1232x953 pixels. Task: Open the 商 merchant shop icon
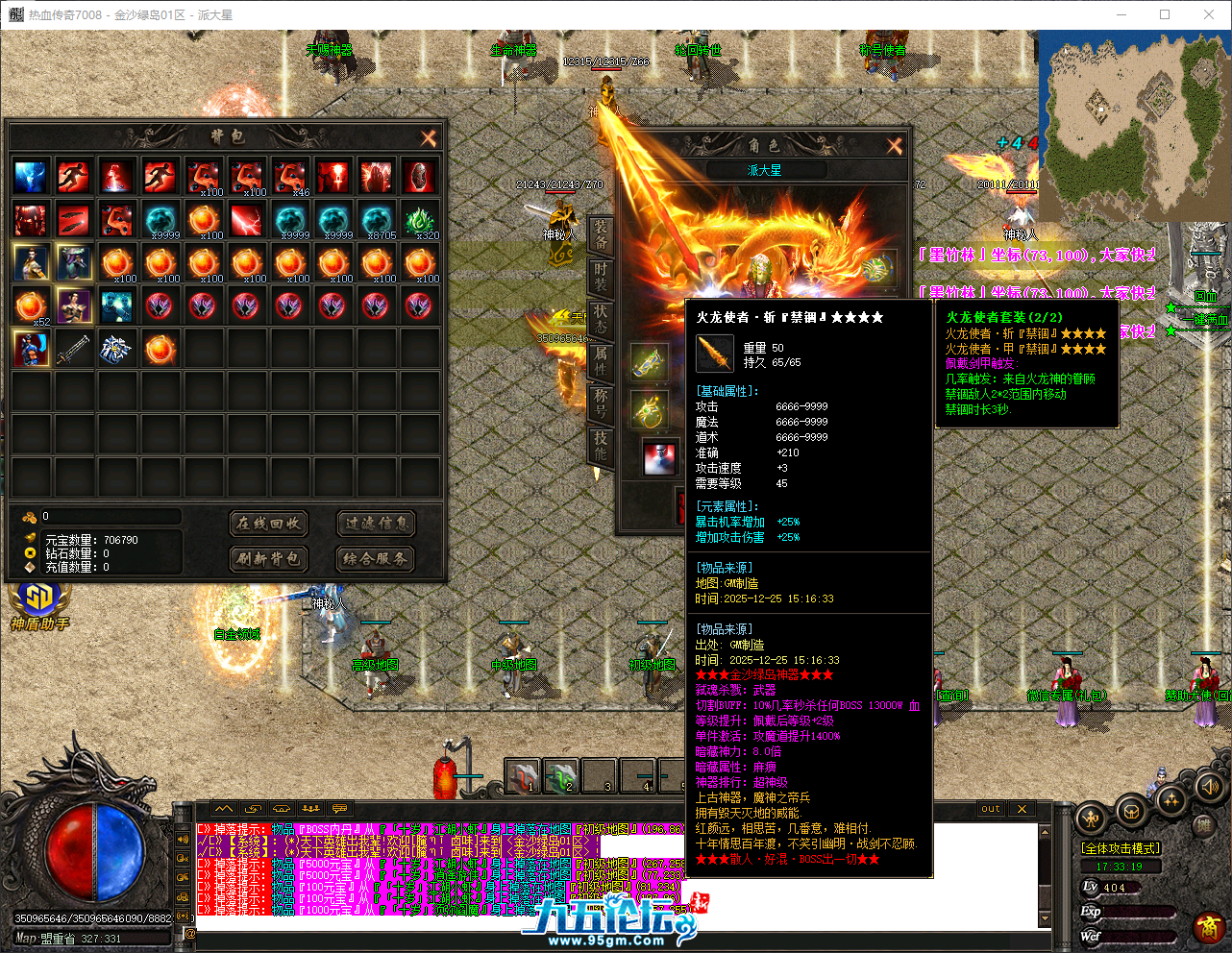click(x=1210, y=927)
